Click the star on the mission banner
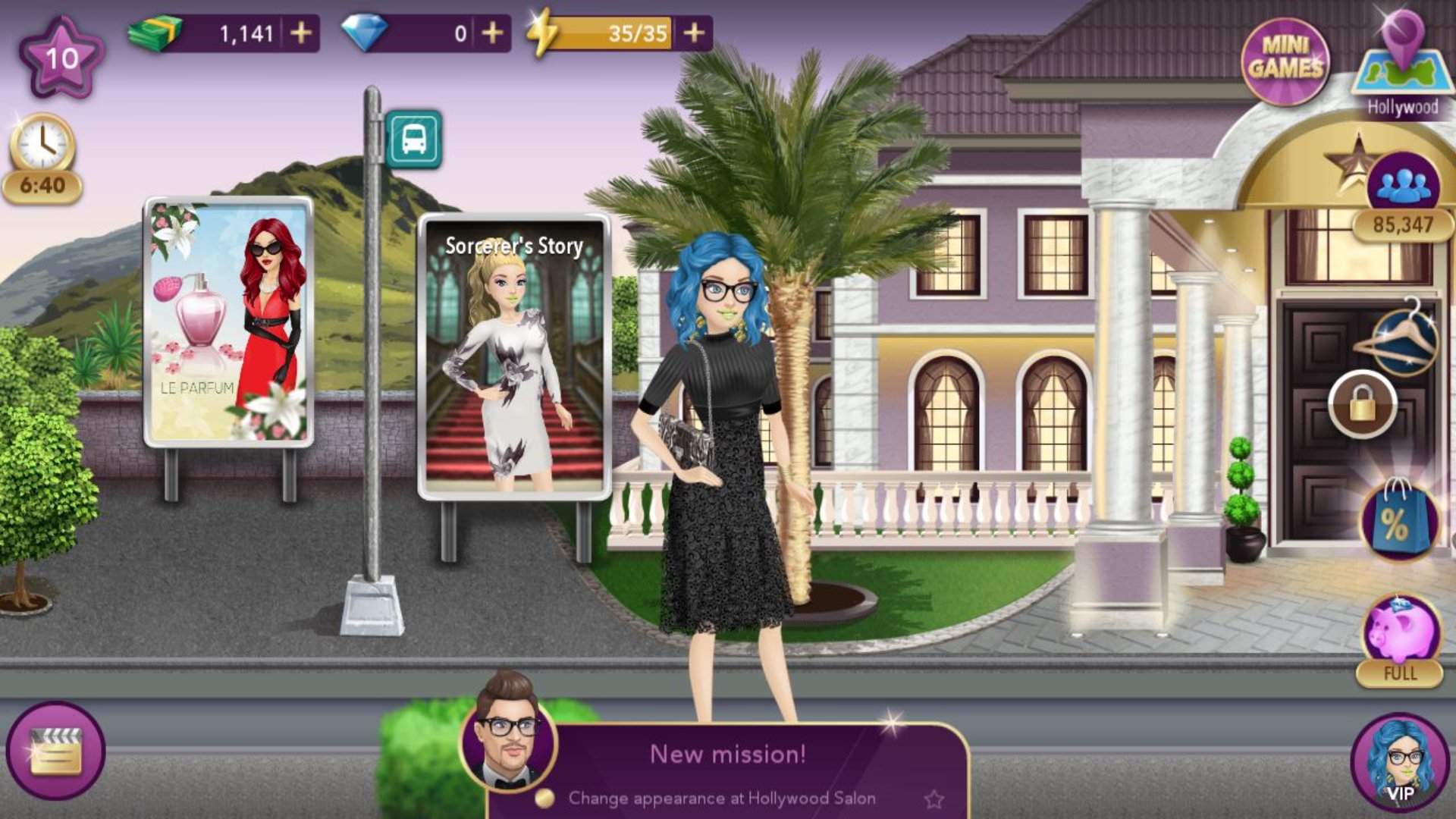Image resolution: width=1456 pixels, height=819 pixels. coord(934,799)
